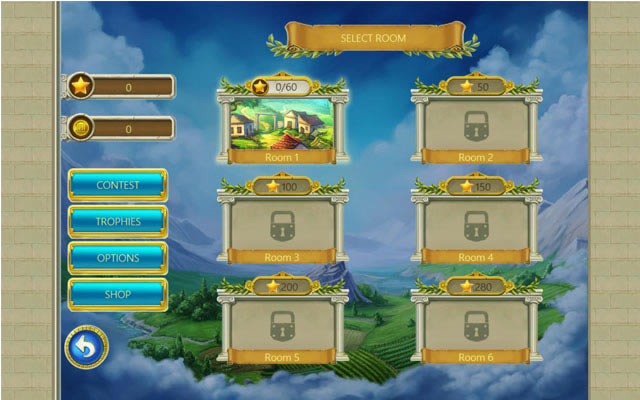Image resolution: width=640 pixels, height=400 pixels.
Task: Go back with the round arrow button
Action: [x=86, y=348]
